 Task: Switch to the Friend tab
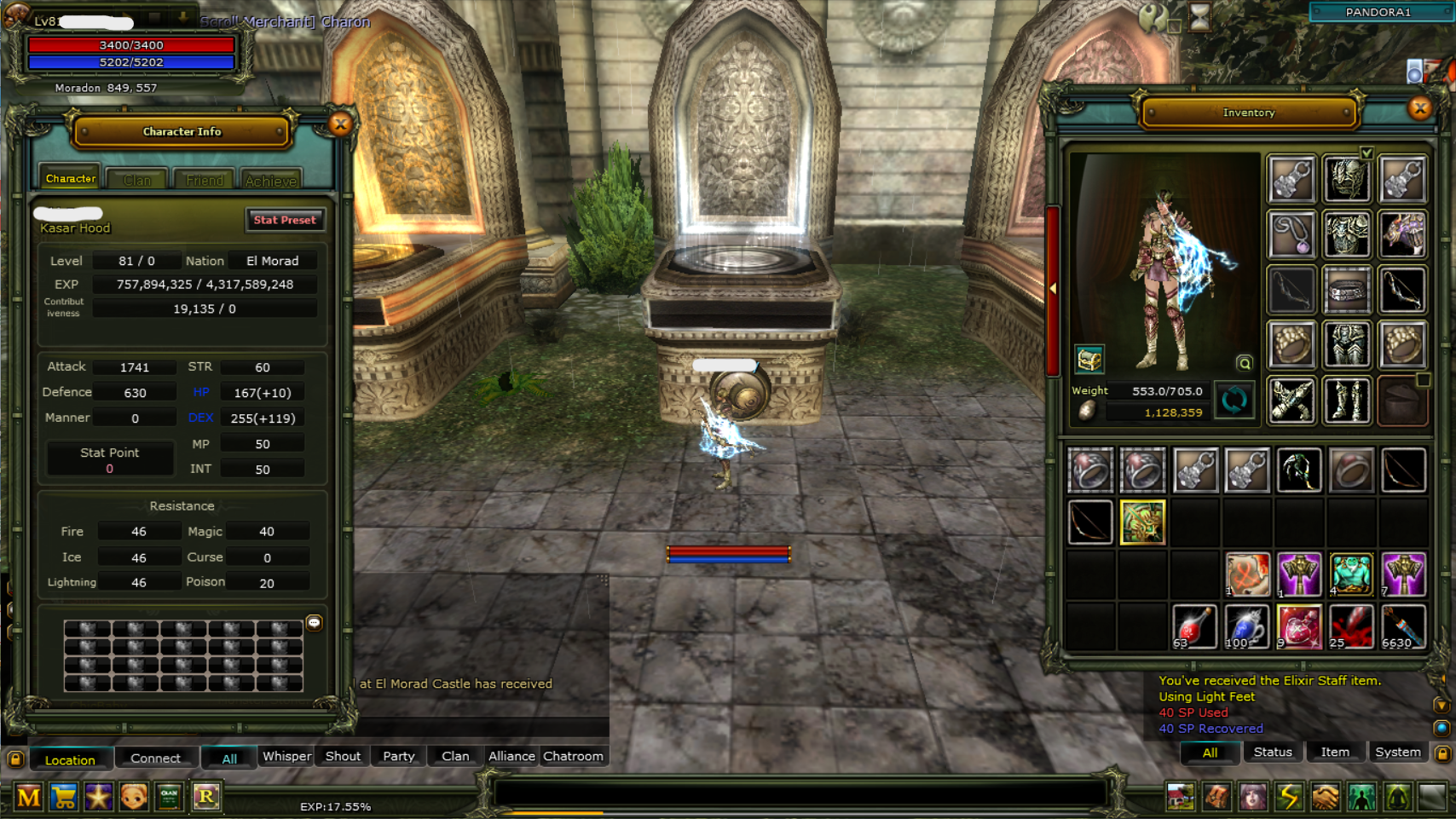205,180
